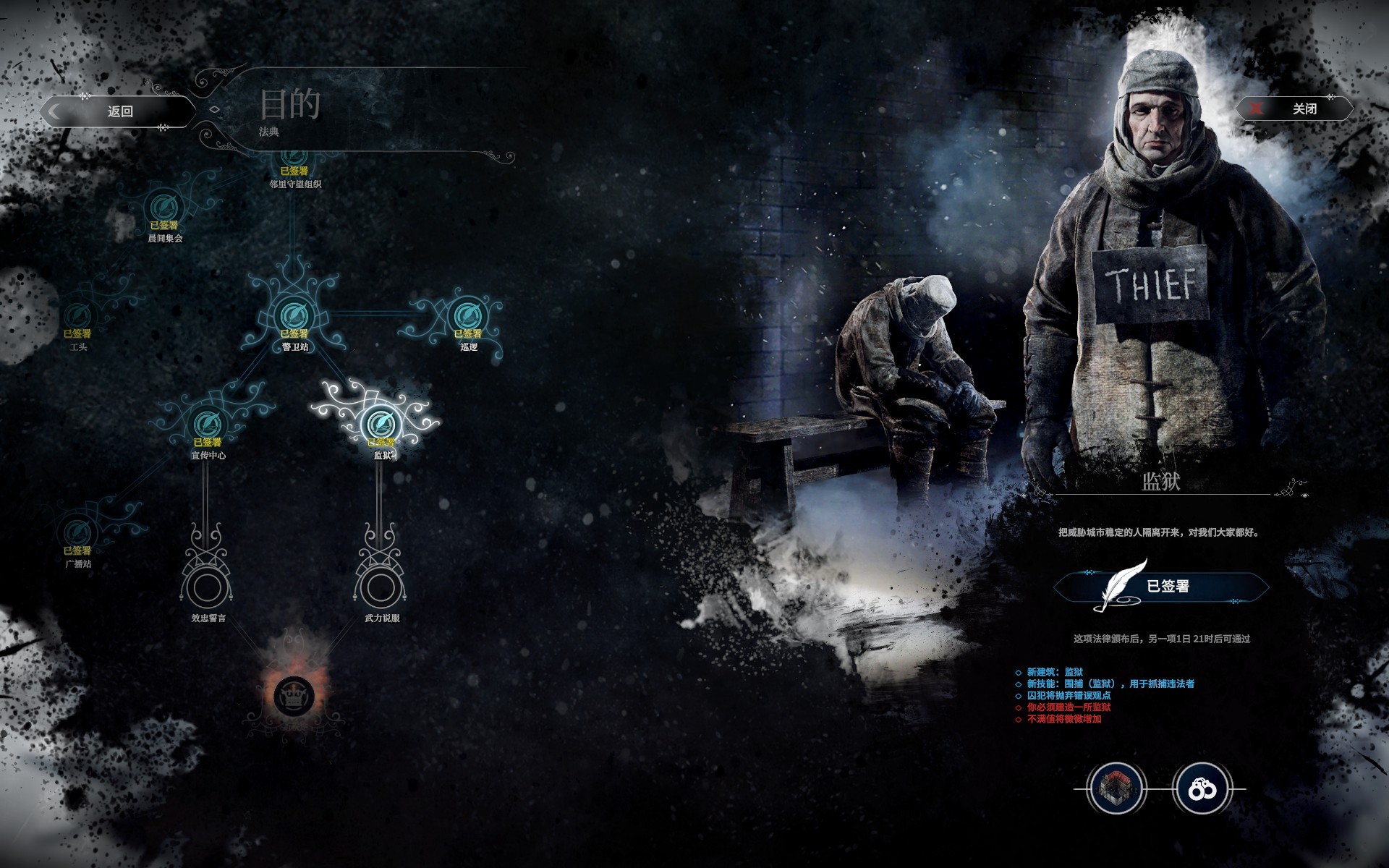Screen dimensions: 1389x868
Task: Select the 晨间集会 law node
Action: (x=164, y=208)
